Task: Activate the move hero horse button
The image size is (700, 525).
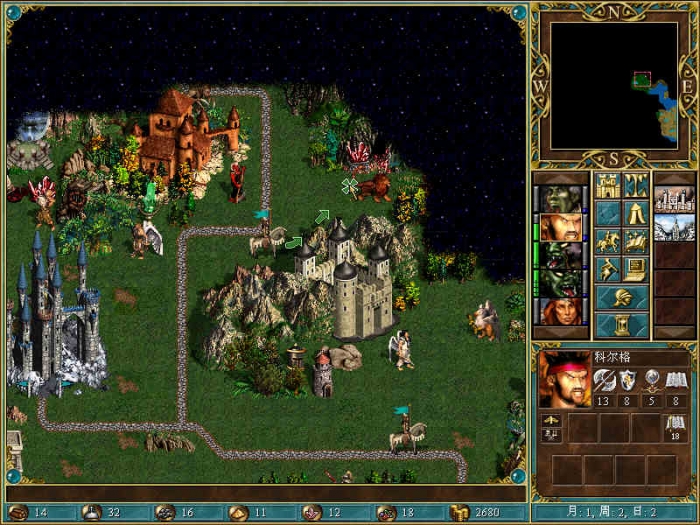Action: (608, 241)
